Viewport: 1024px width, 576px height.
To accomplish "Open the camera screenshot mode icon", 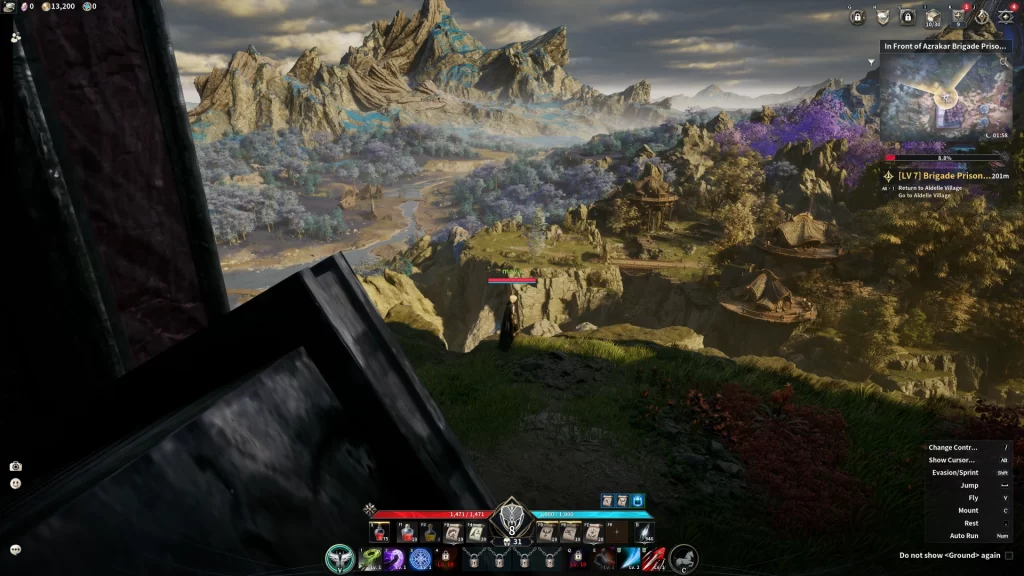I will click(15, 466).
